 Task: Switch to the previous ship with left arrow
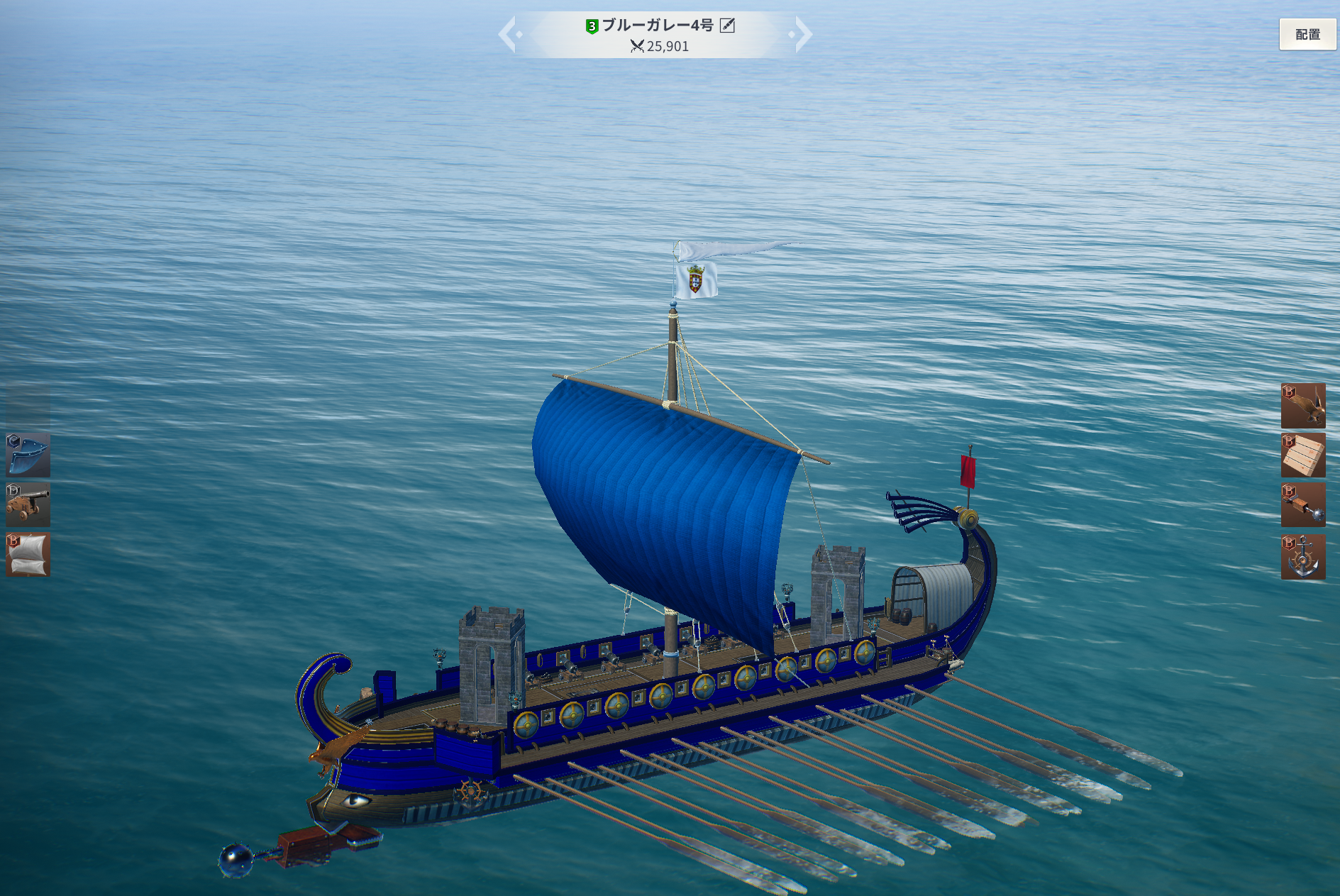pyautogui.click(x=508, y=34)
